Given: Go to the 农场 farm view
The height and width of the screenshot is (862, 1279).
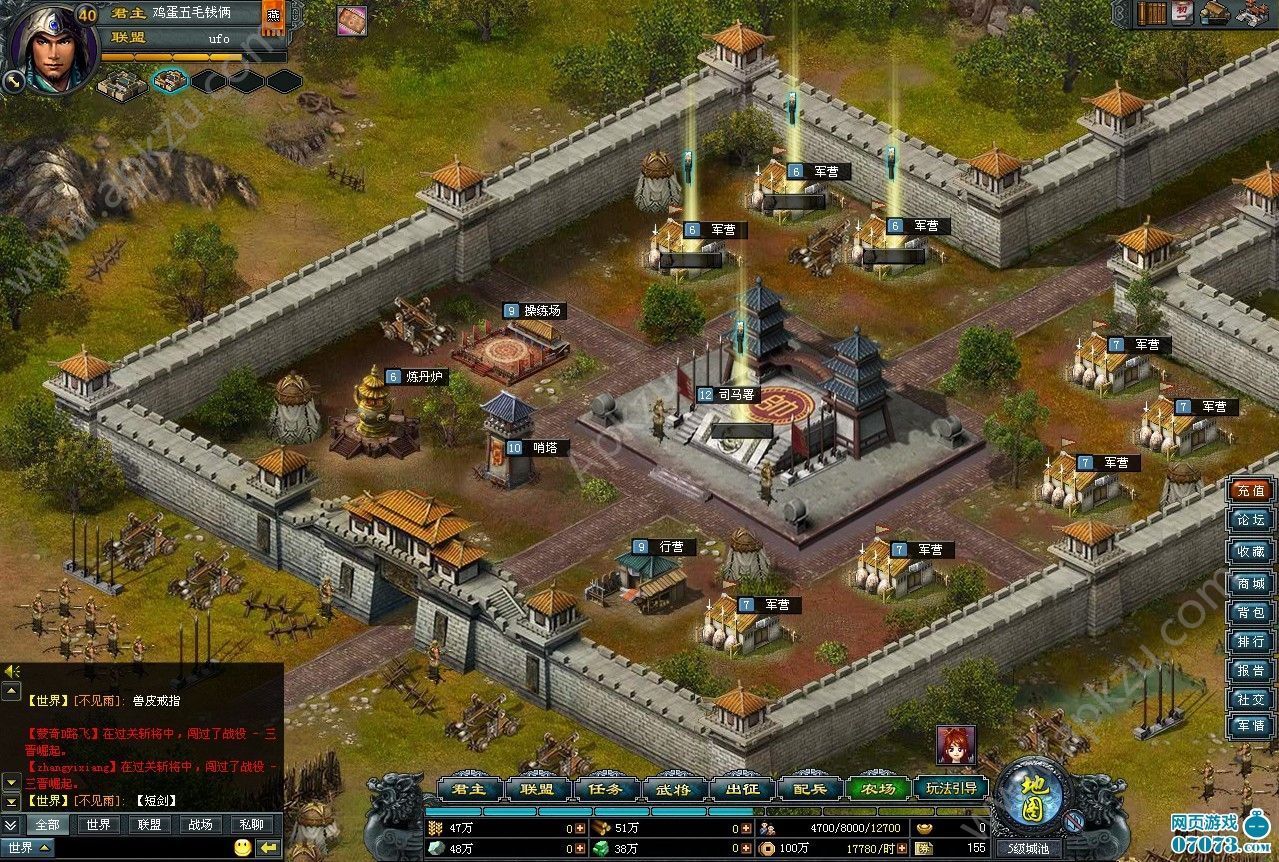Looking at the screenshot, I should 877,788.
